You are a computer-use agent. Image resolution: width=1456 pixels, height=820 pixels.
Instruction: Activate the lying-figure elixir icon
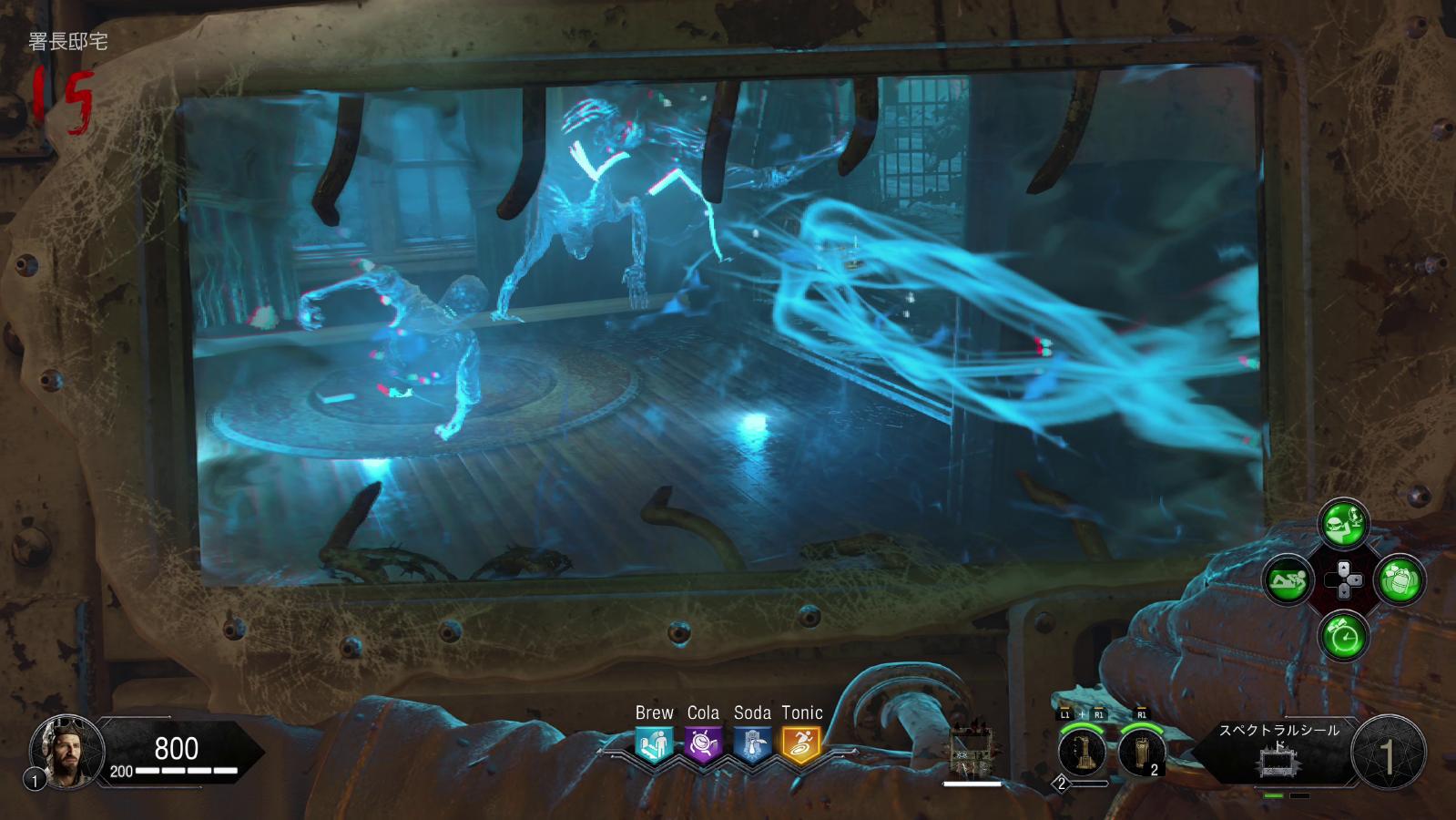[1288, 579]
